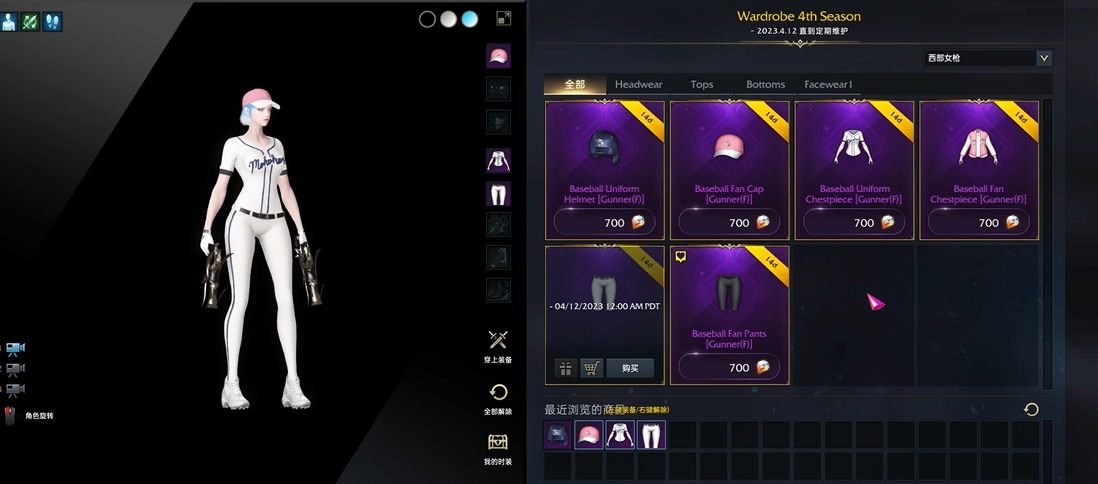Select the Facewear1 tab
Image resolution: width=1098 pixels, height=484 pixels.
tap(828, 85)
